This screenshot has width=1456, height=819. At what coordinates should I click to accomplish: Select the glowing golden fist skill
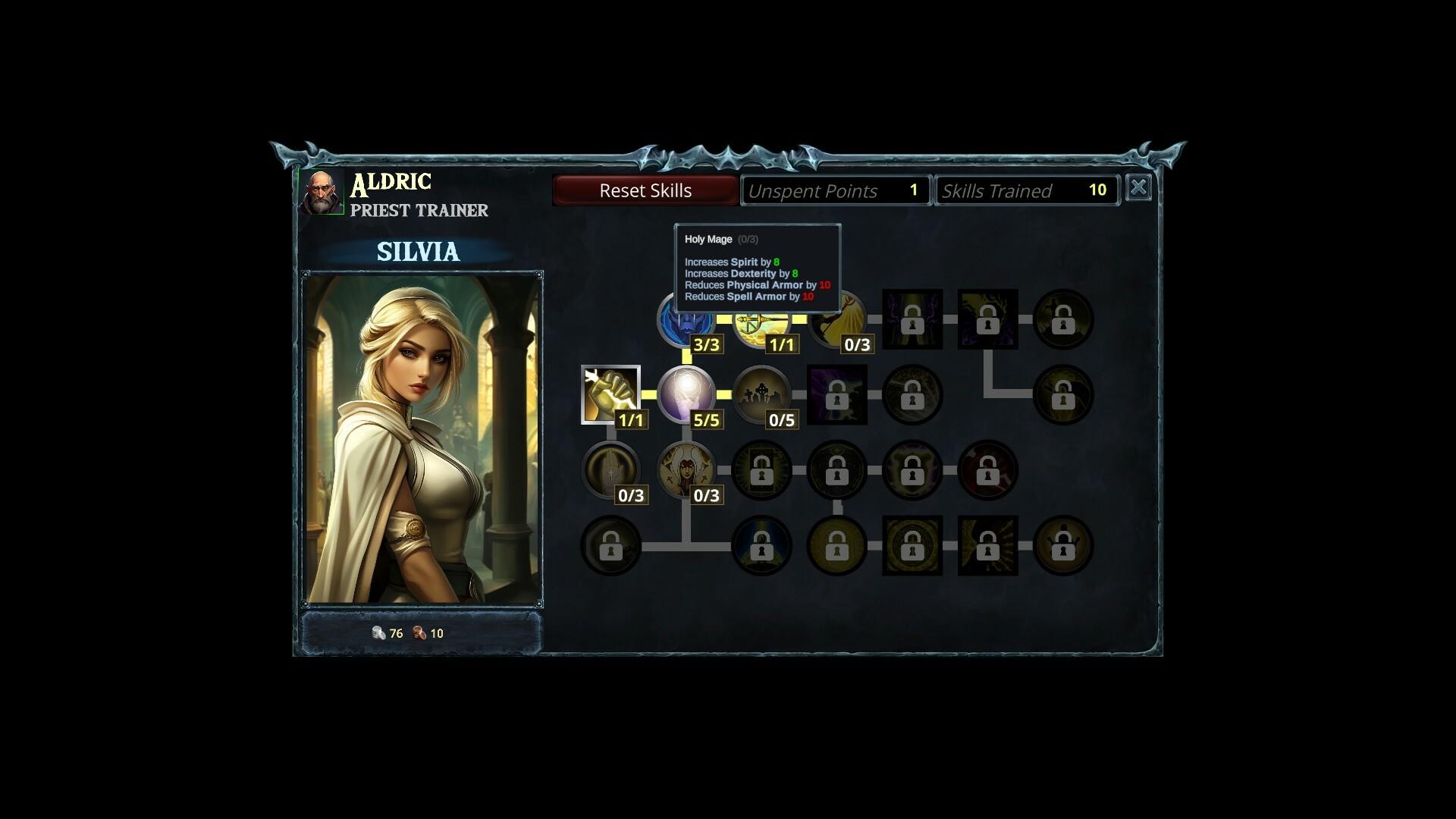tap(610, 394)
